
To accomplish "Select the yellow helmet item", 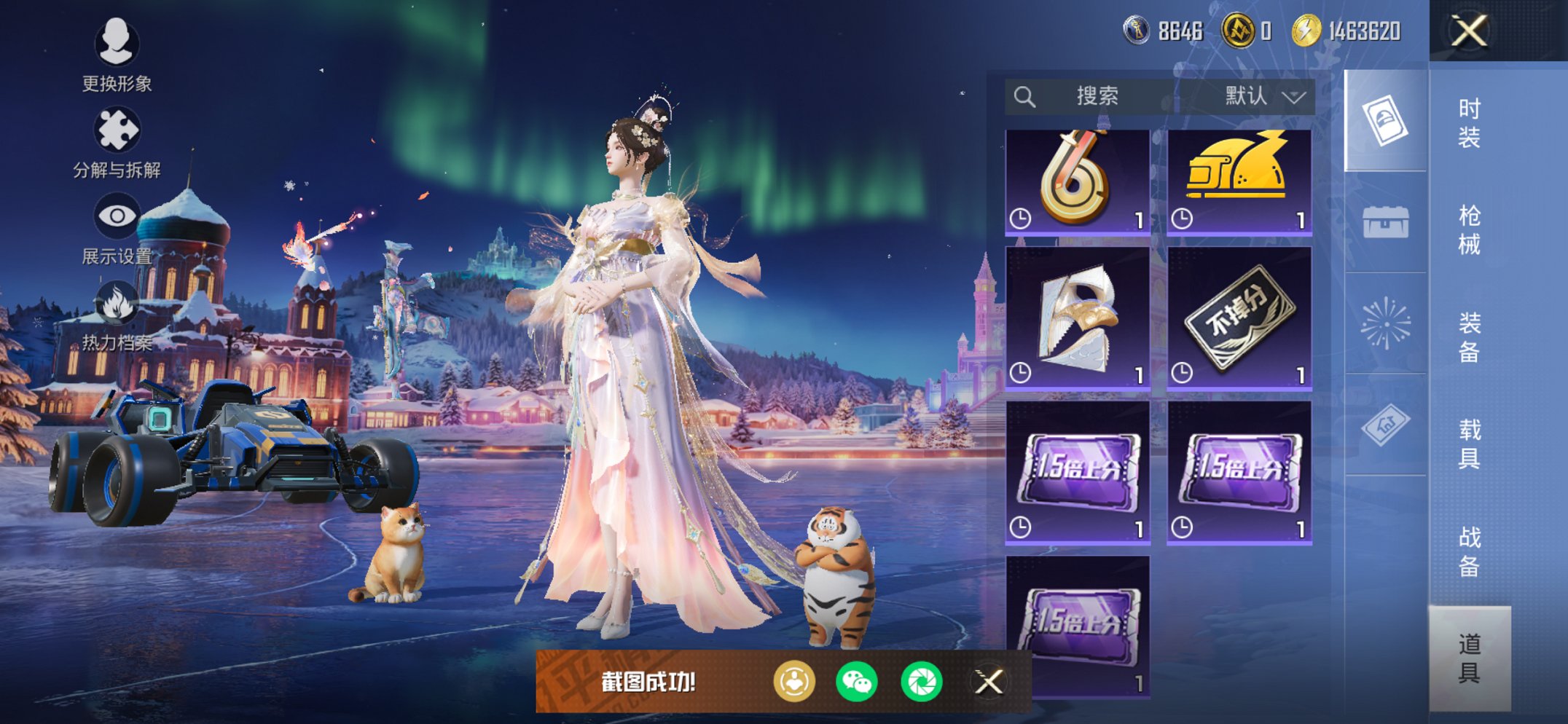I will tap(1239, 182).
